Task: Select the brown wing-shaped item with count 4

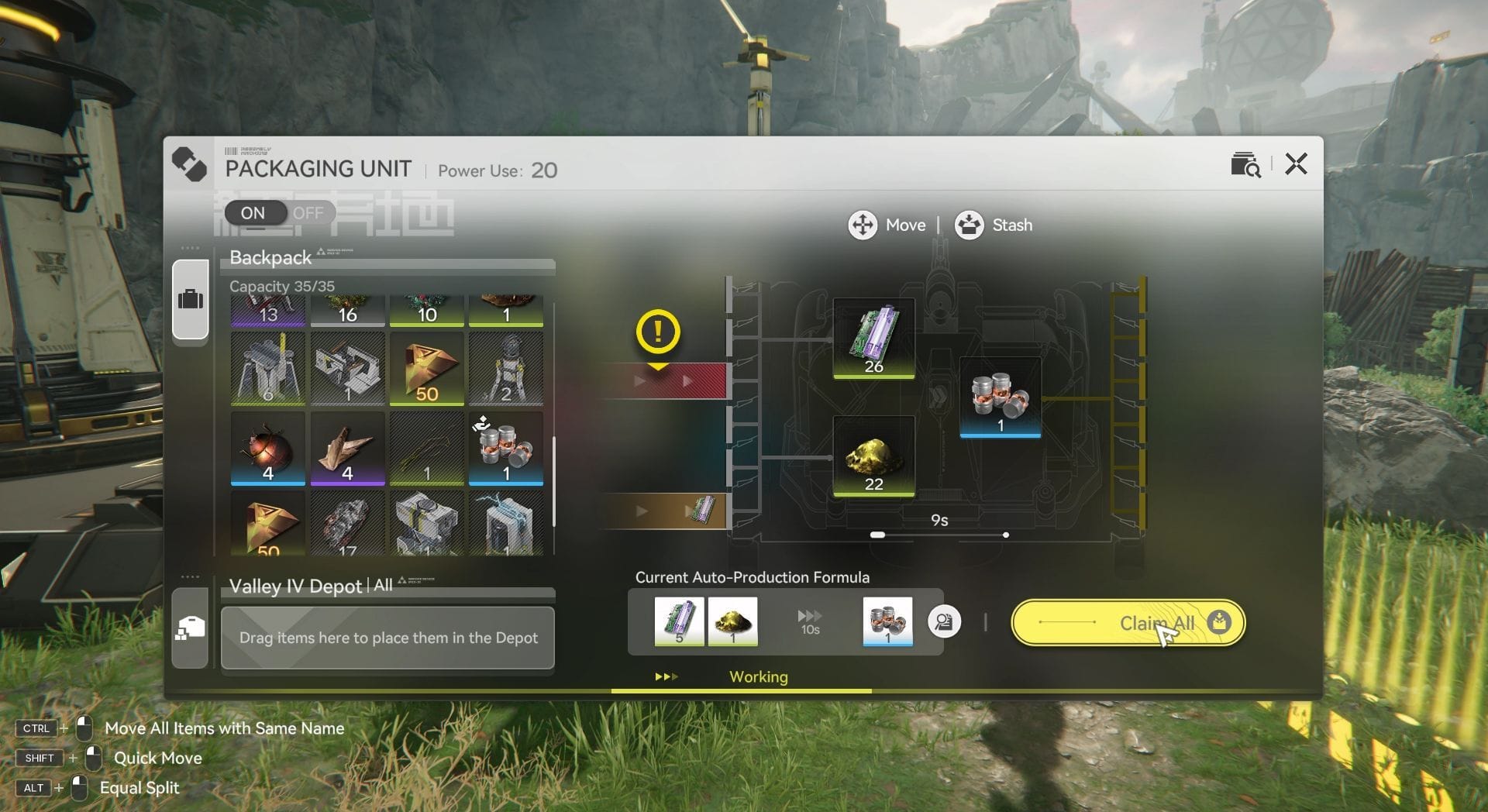Action: click(347, 449)
